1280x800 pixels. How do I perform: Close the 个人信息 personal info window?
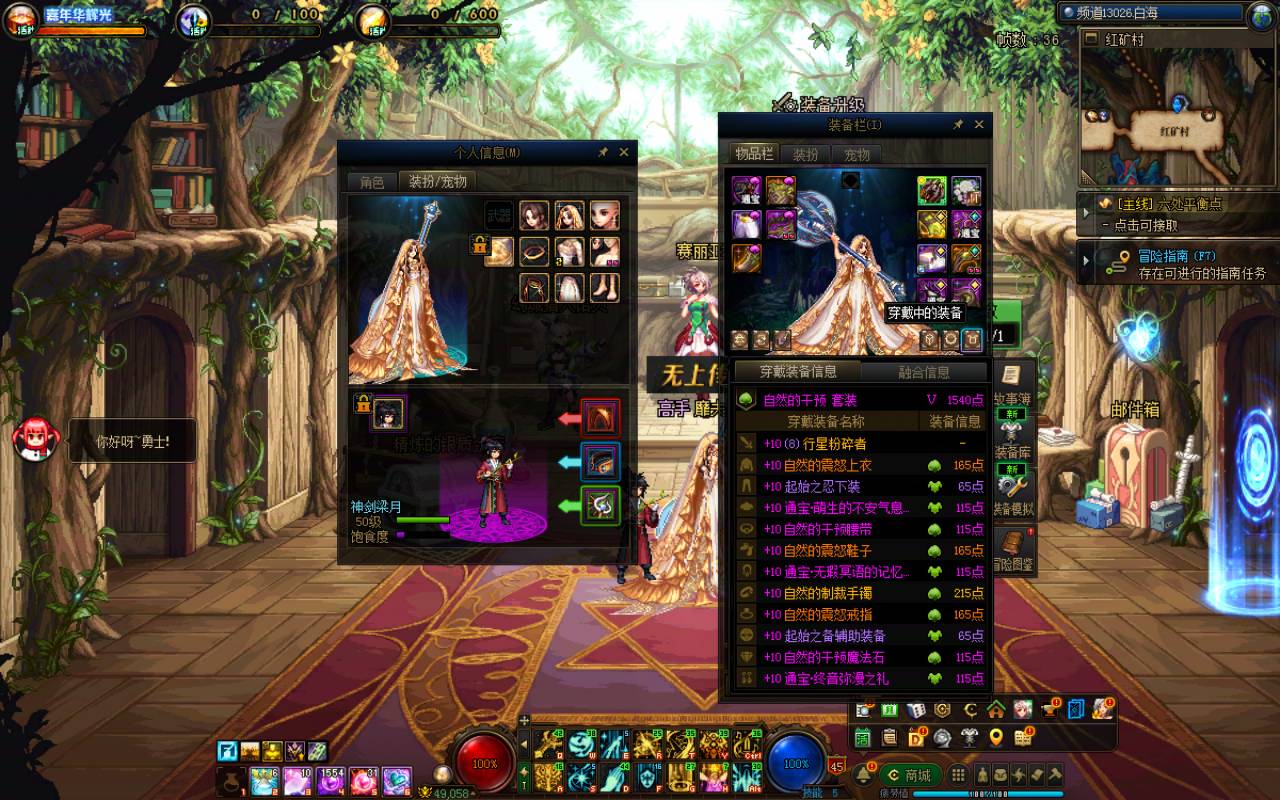[624, 152]
